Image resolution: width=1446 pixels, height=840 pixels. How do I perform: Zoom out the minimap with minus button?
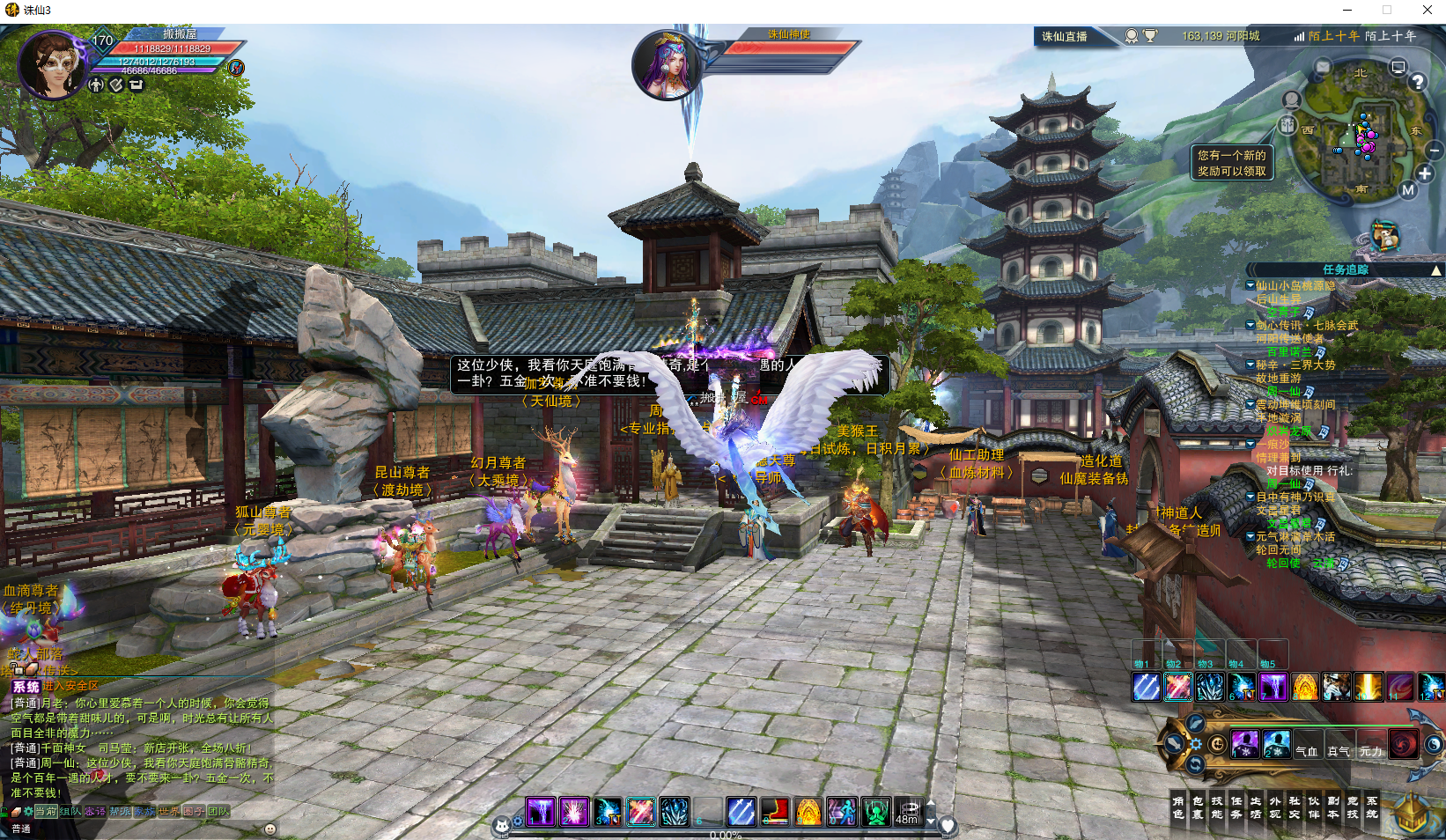(1435, 149)
